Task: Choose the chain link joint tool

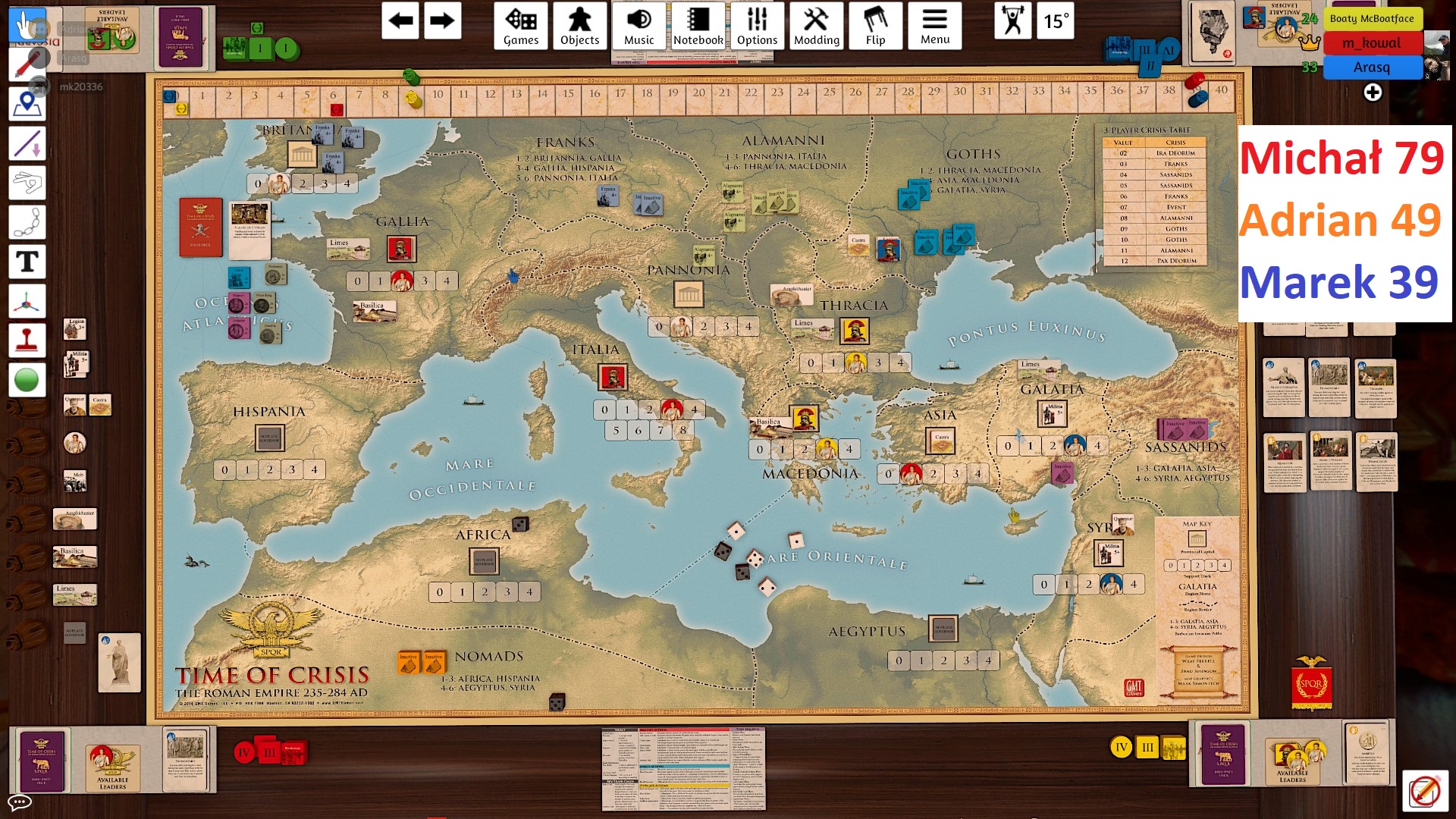Action: pyautogui.click(x=27, y=222)
